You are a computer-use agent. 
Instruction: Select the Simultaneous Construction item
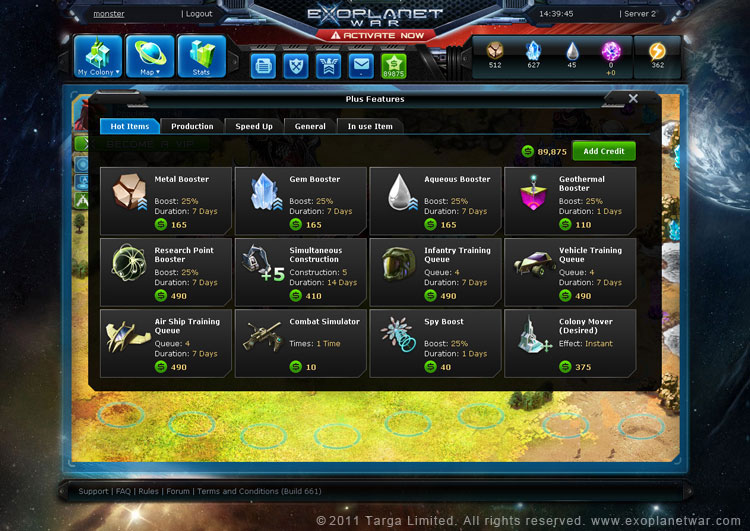[300, 271]
